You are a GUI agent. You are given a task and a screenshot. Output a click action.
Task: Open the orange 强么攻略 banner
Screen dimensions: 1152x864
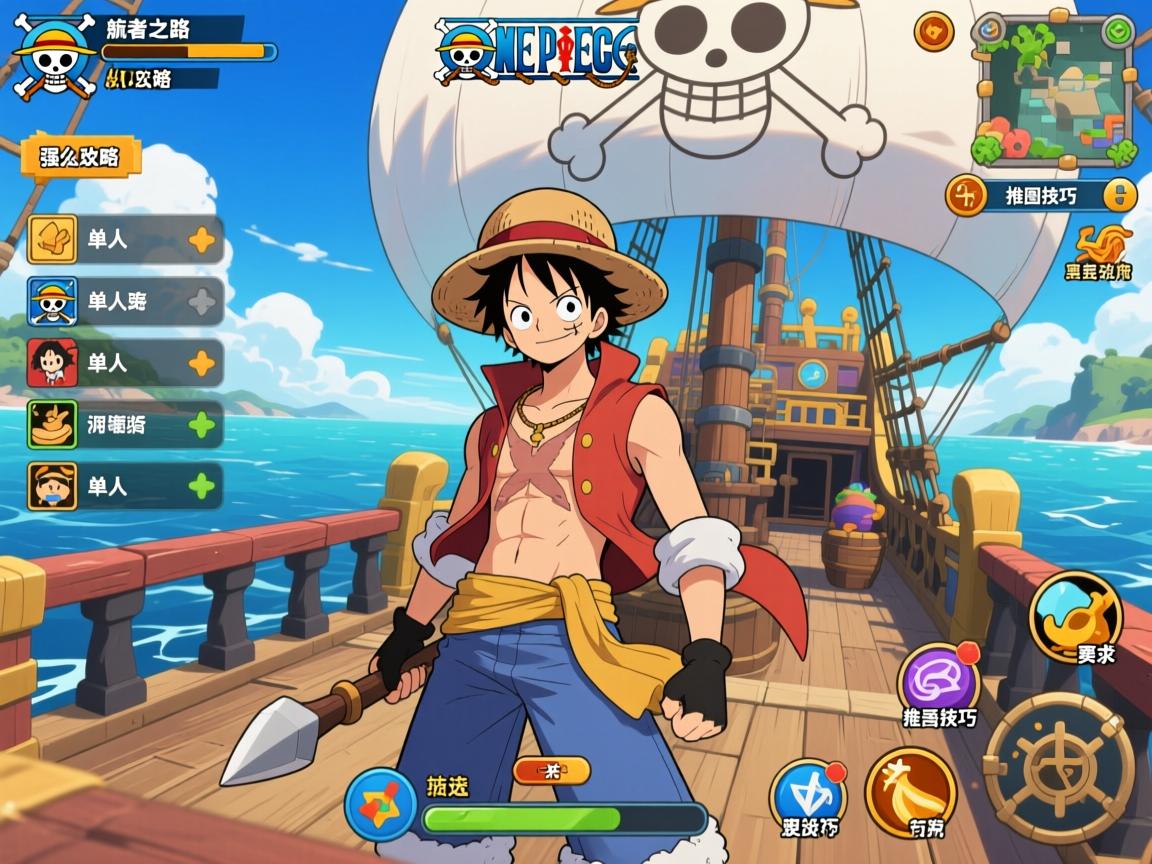coord(80,157)
